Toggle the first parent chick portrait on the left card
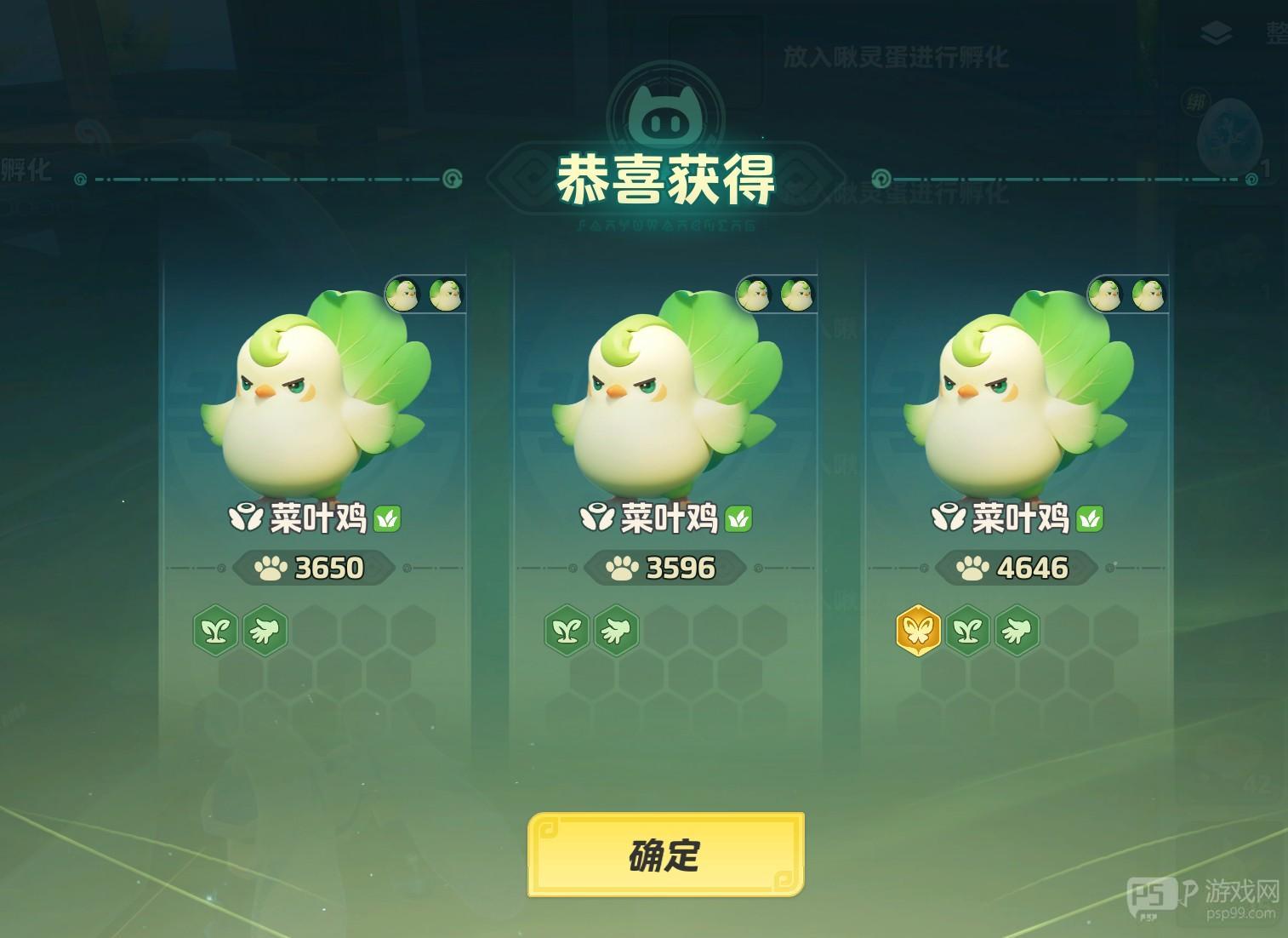 [402, 294]
